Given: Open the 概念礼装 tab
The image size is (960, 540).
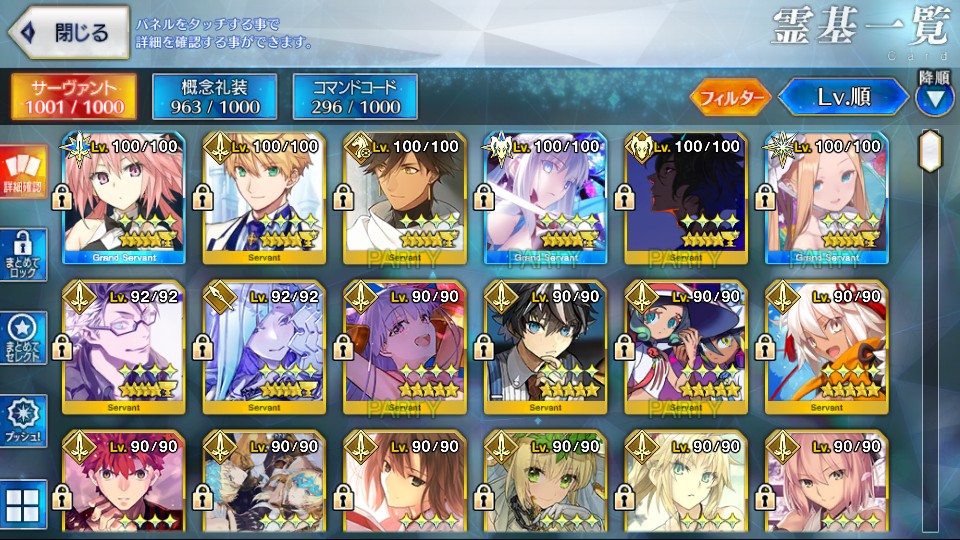Looking at the screenshot, I should click(x=214, y=96).
